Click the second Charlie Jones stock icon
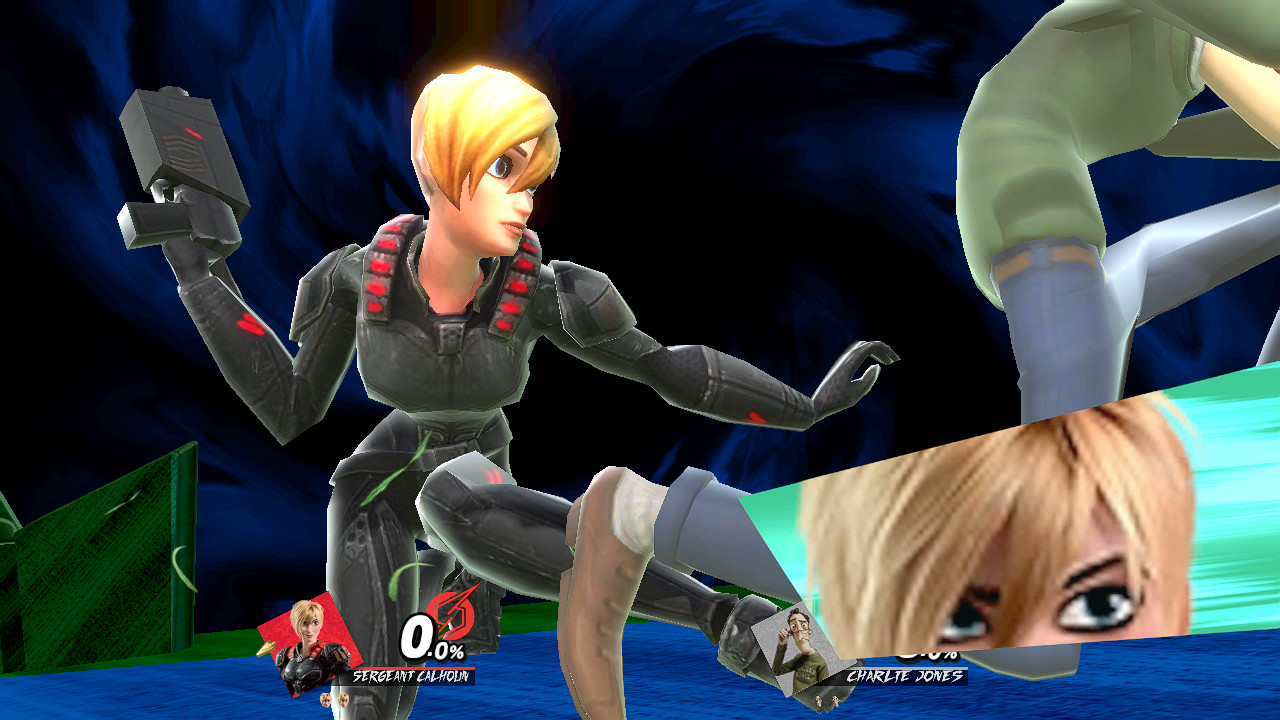1280x720 pixels. (x=835, y=700)
